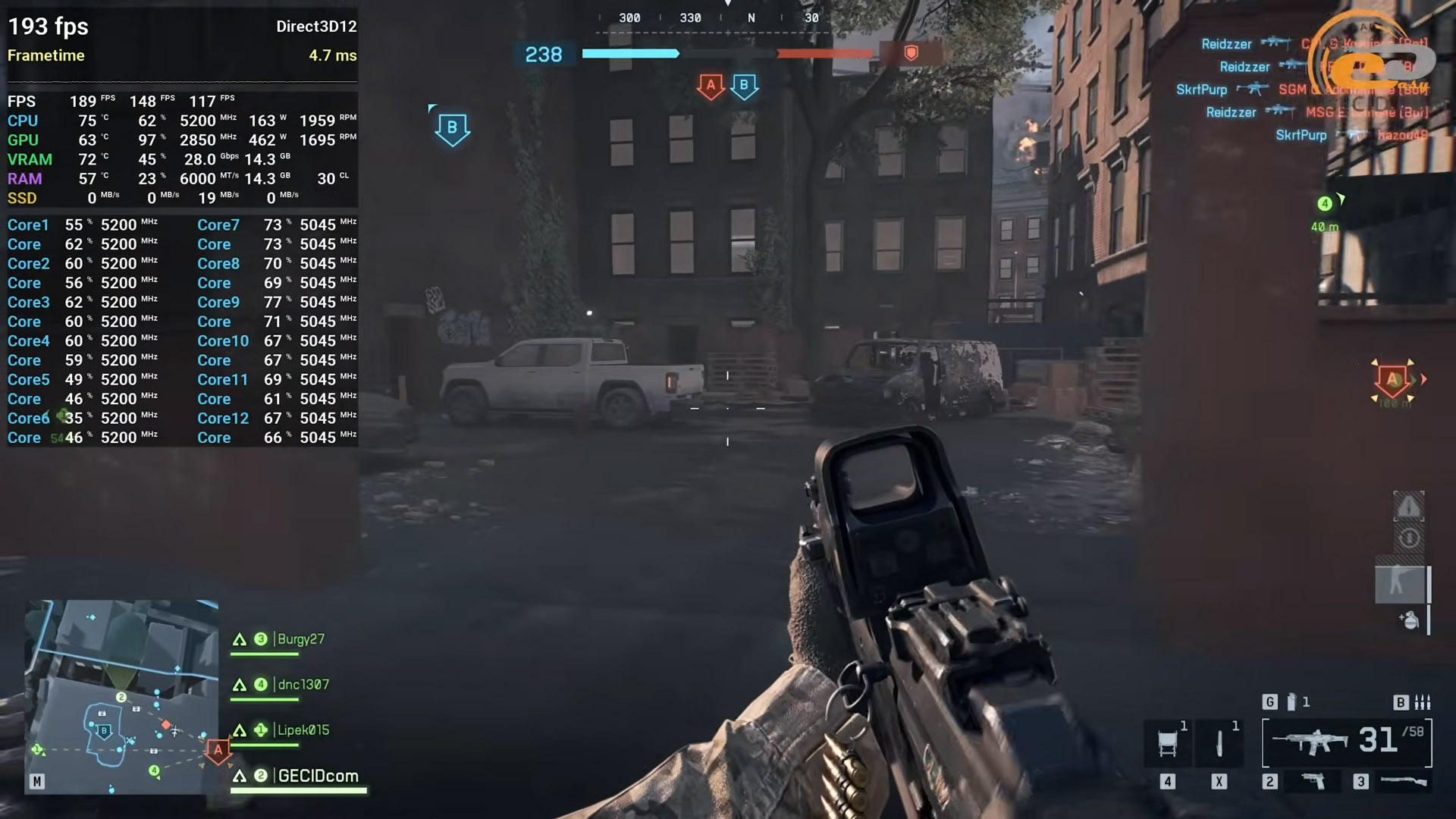This screenshot has height=819, width=1456.
Task: Switch to the pistol sidearm slot
Action: coord(1314,781)
